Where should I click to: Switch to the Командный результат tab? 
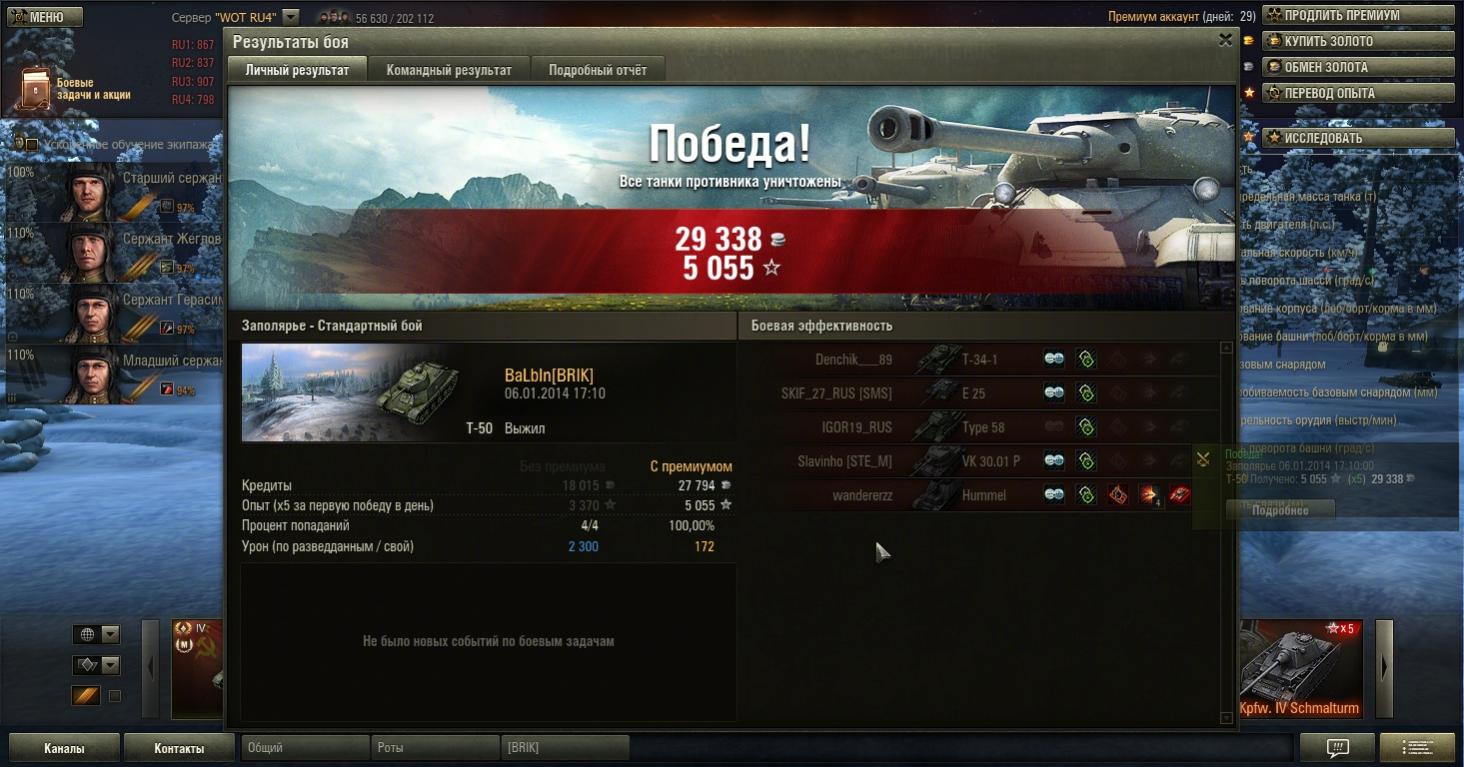click(x=449, y=70)
